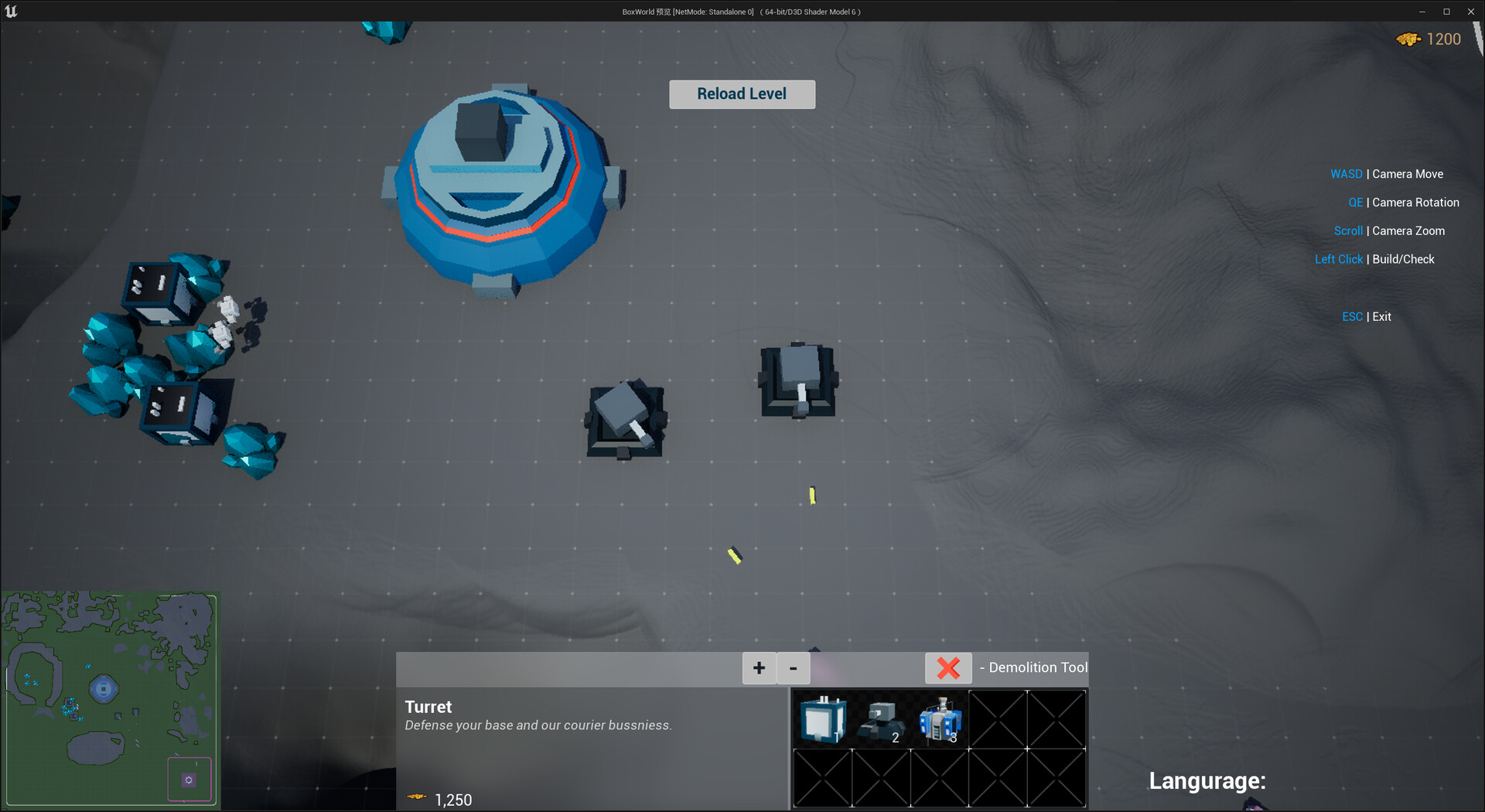Click the Unreal Engine logo in the title bar
1485x812 pixels.
pyautogui.click(x=12, y=11)
